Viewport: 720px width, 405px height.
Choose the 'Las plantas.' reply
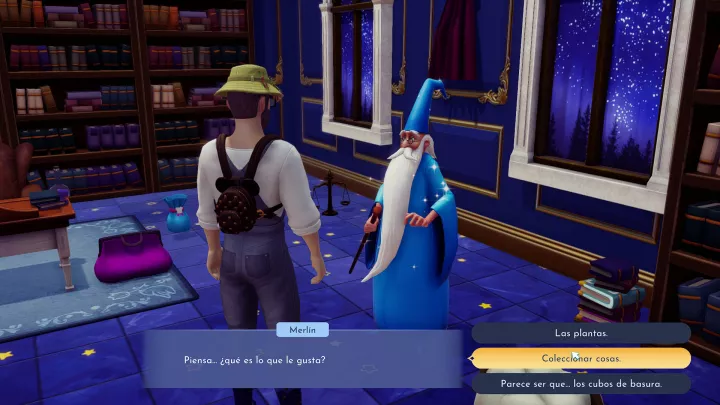point(581,333)
